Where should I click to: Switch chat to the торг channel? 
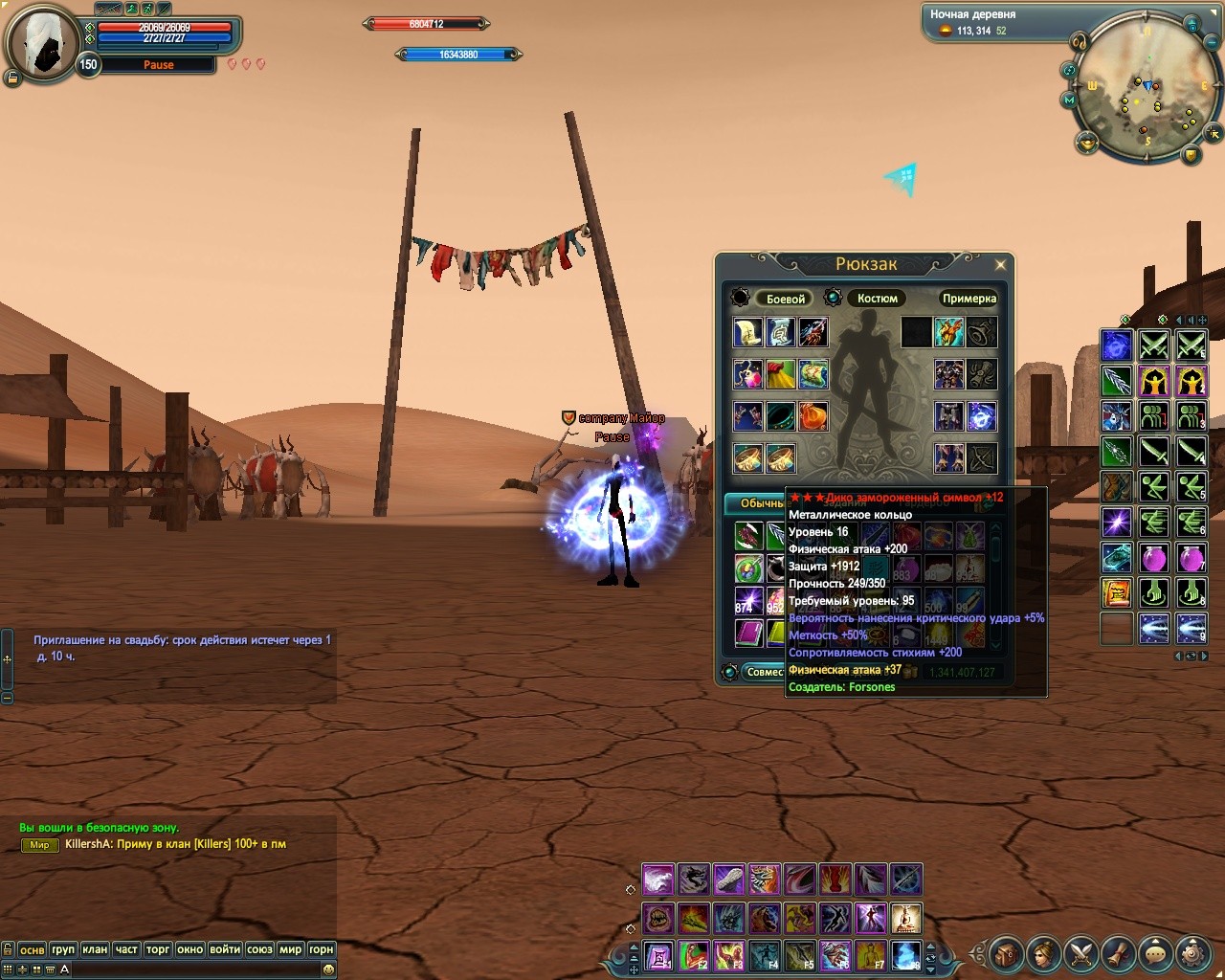tap(158, 949)
